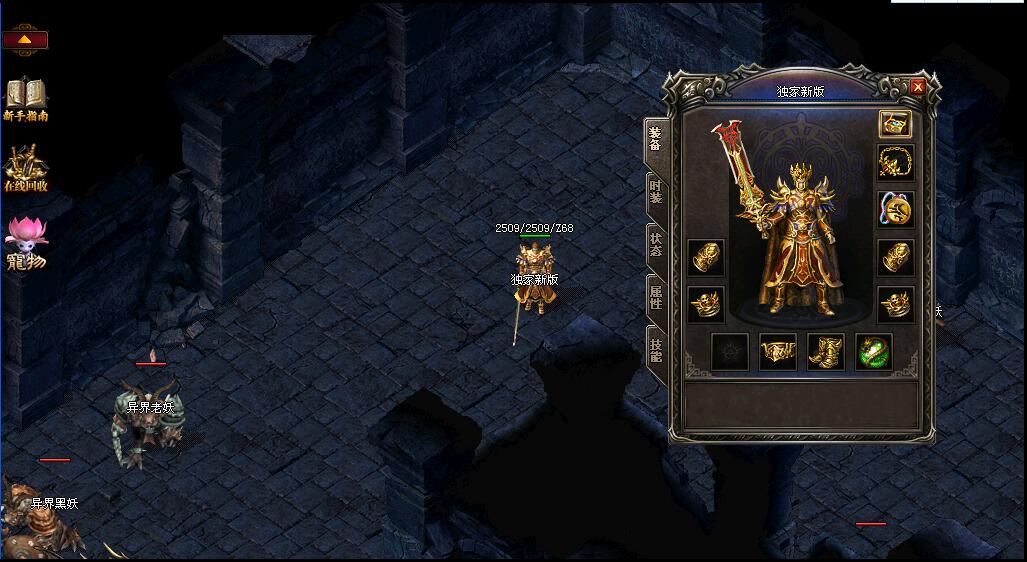
Task: Select the golden helmet equipment slot
Action: point(895,124)
